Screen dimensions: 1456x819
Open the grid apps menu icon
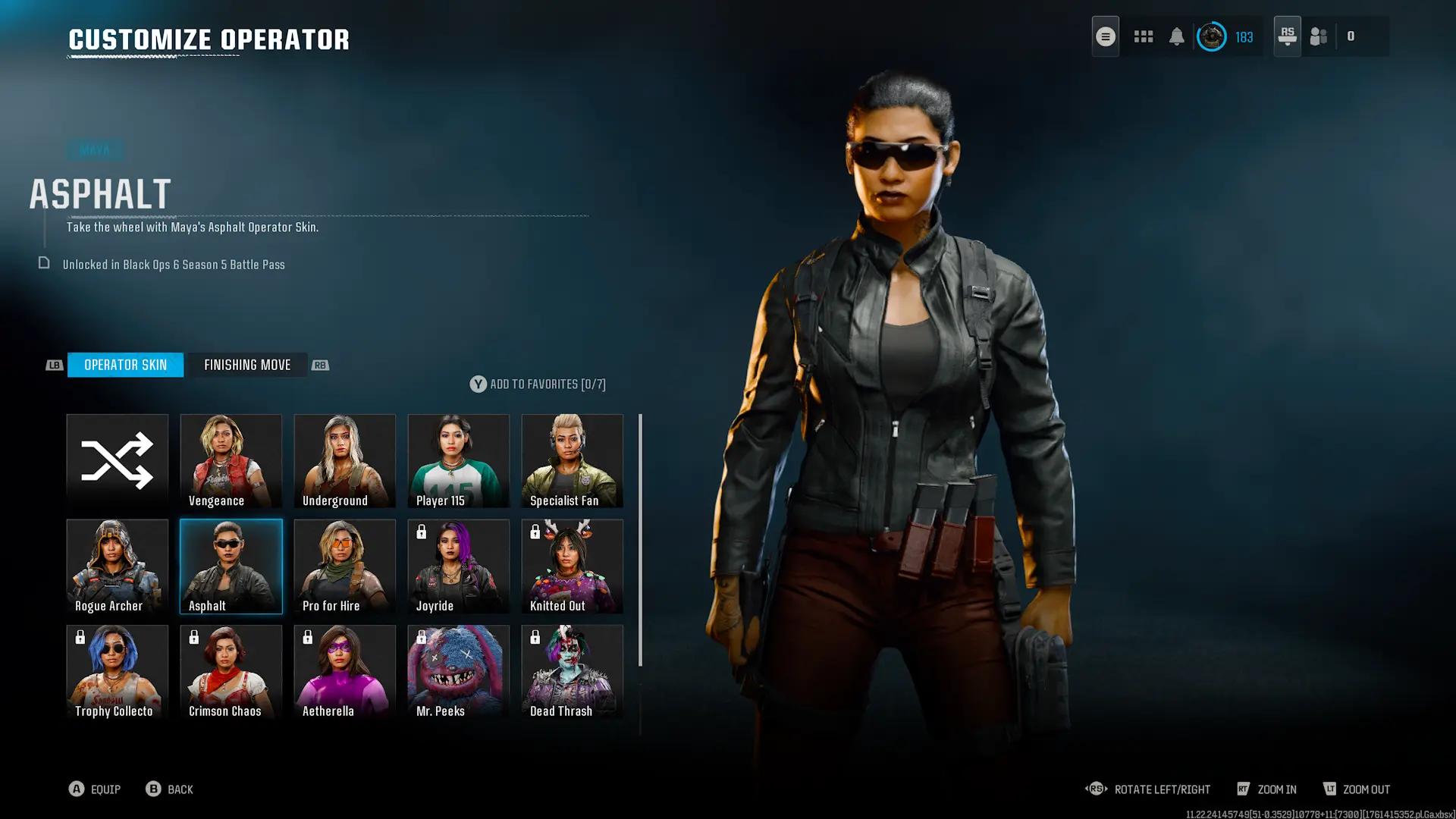click(x=1144, y=36)
